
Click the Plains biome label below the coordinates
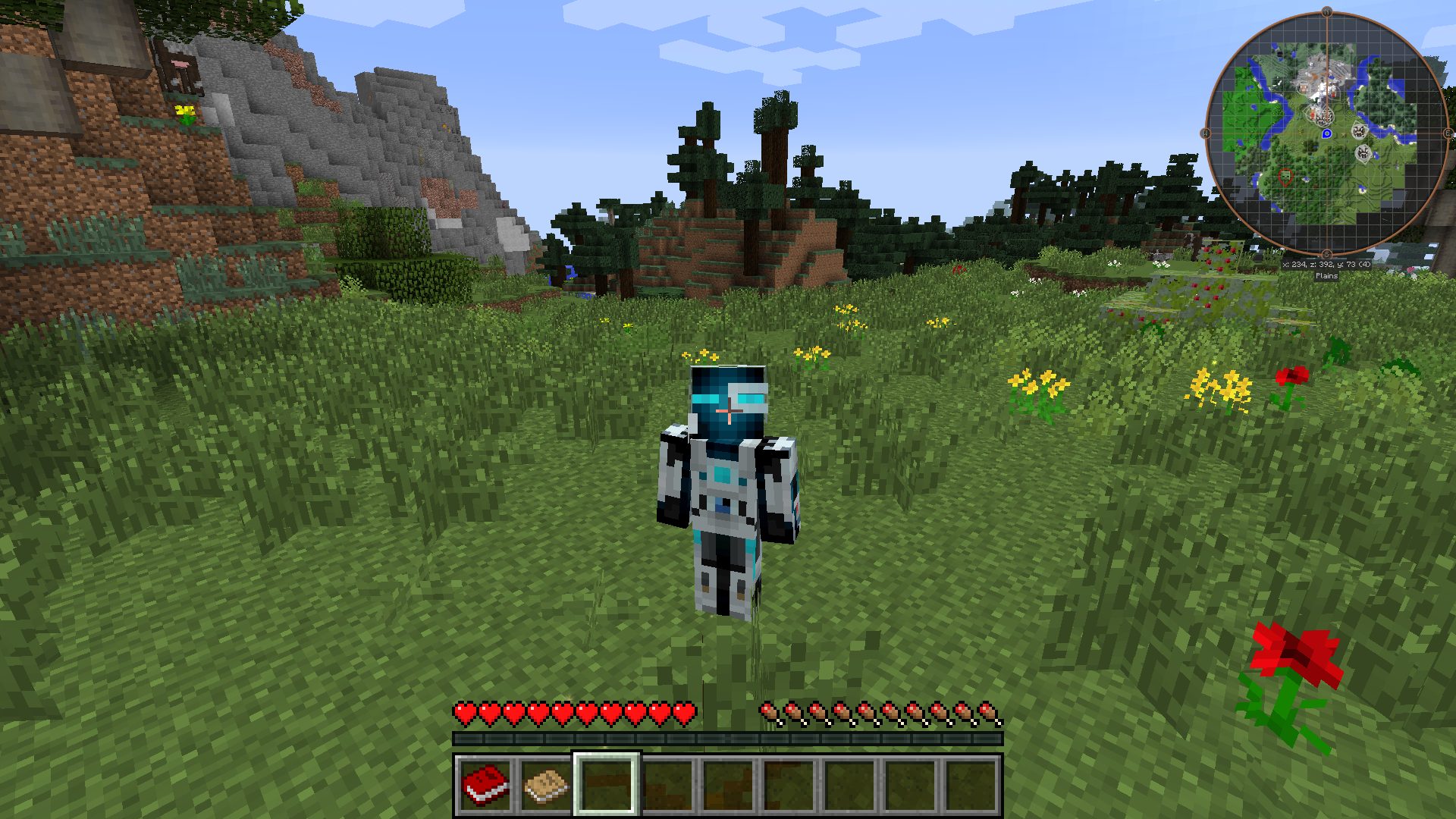[x=1326, y=276]
